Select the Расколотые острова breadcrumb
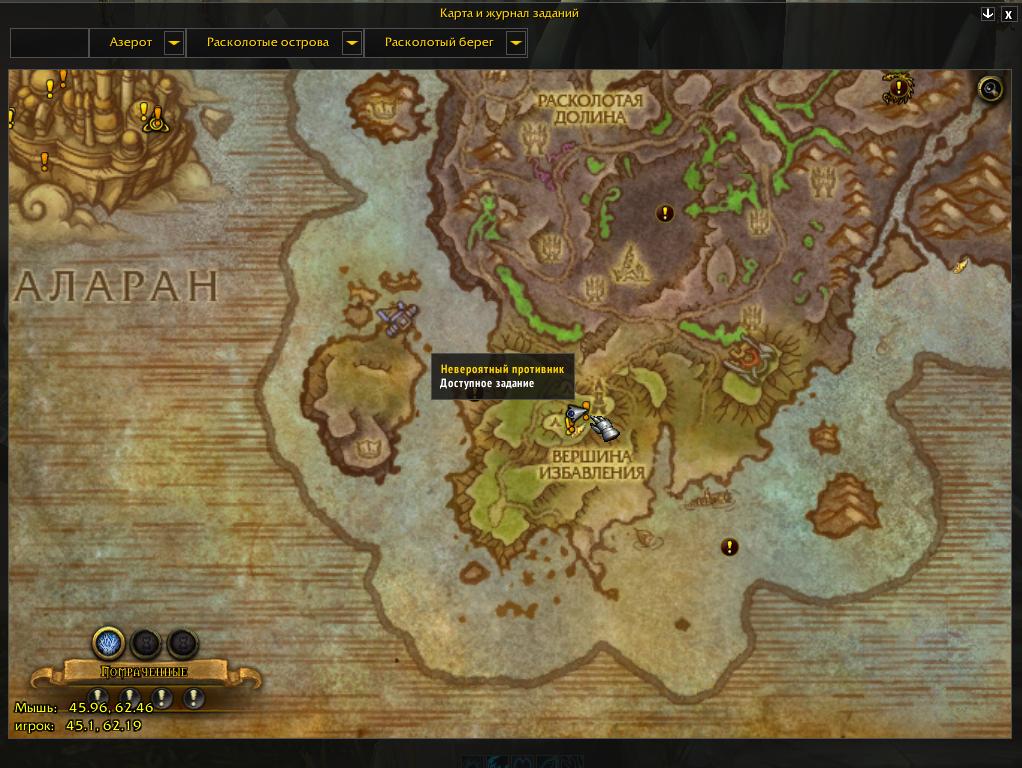Viewport: 1022px width, 768px height. point(267,43)
